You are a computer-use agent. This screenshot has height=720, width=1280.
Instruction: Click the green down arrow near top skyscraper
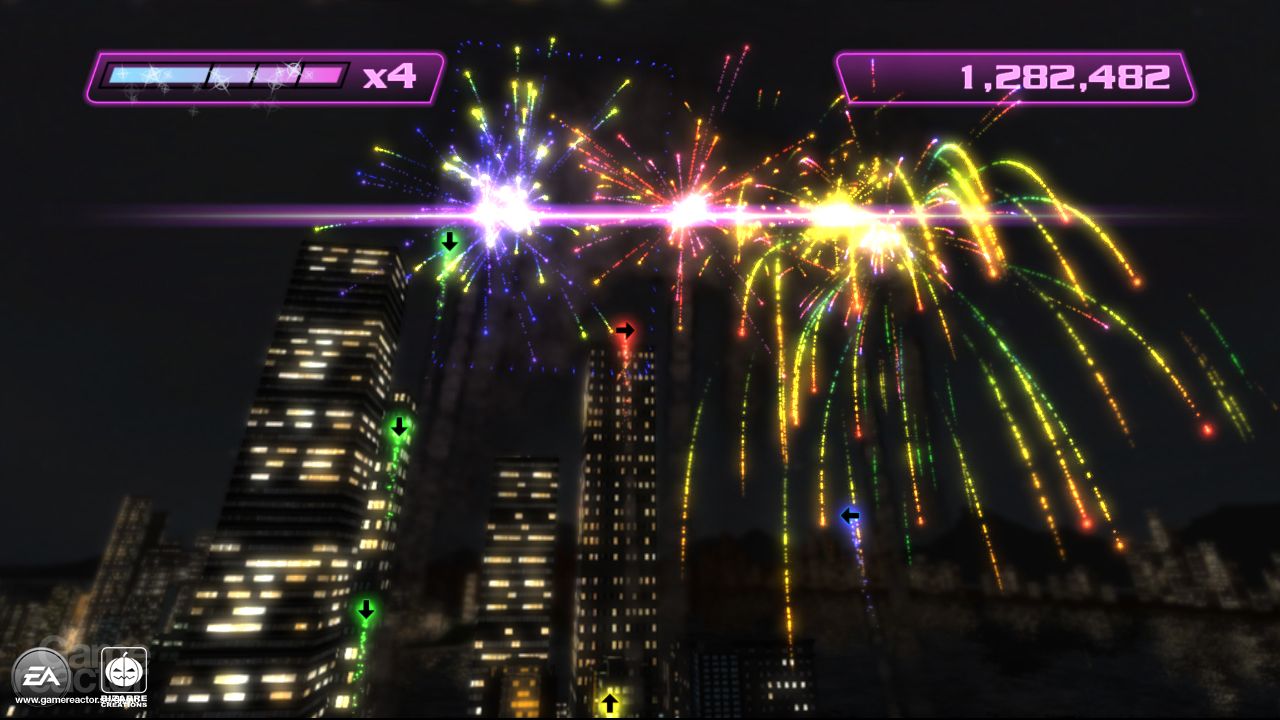tap(451, 243)
